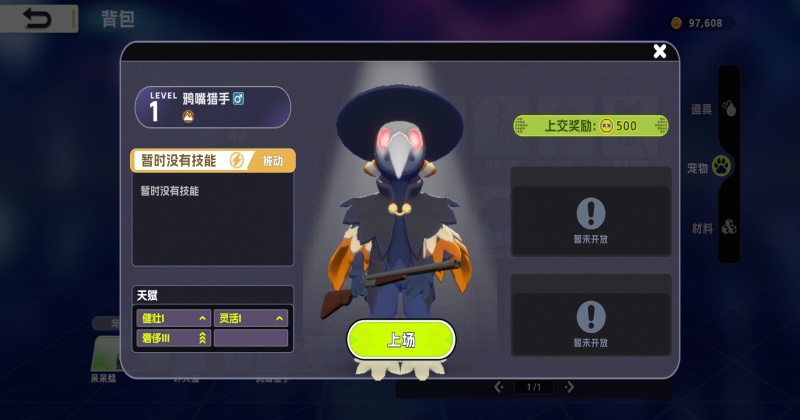Switch to the 道具 items tab
The width and height of the screenshot is (800, 420).
714,109
